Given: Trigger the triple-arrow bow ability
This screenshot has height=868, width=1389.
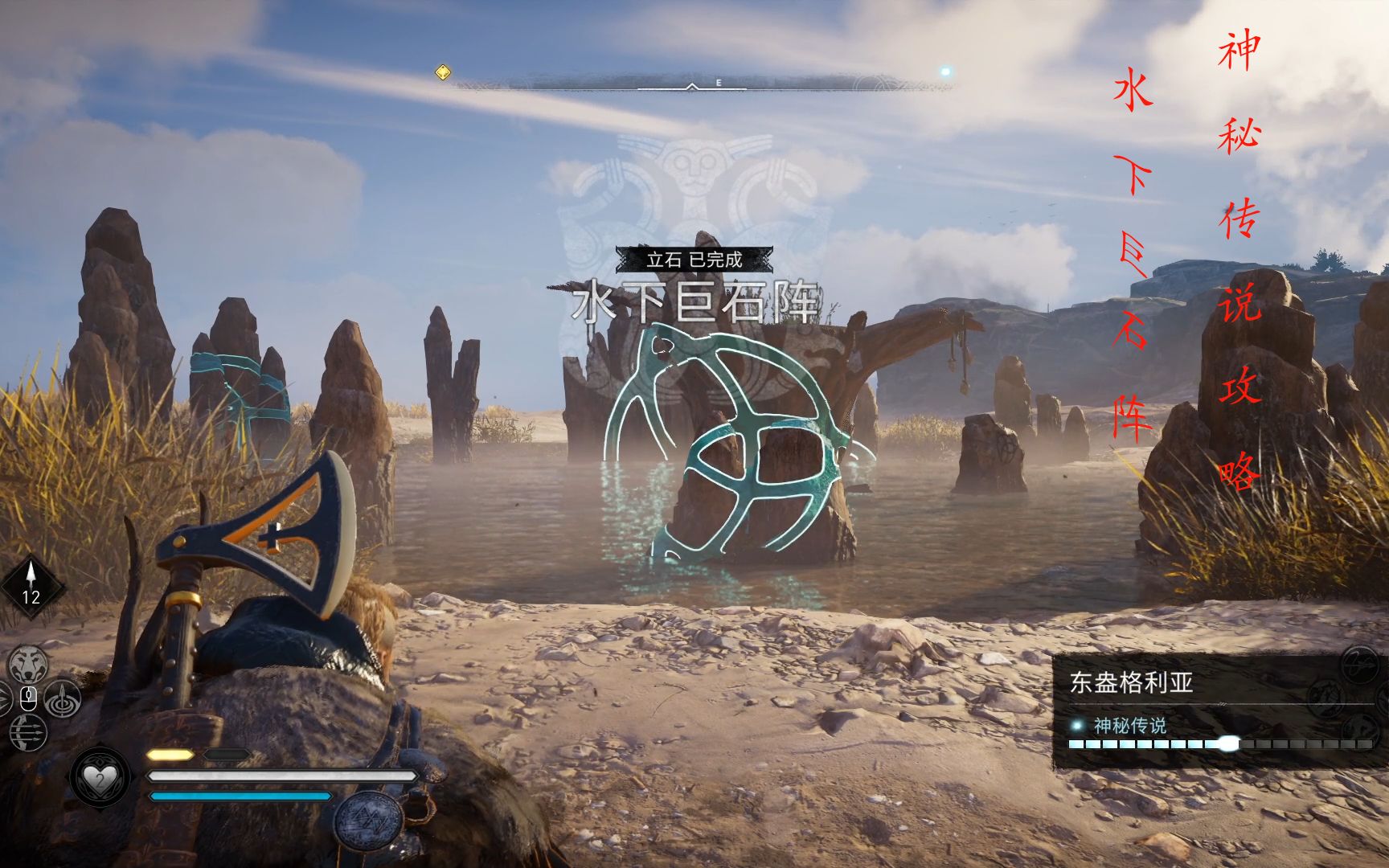Looking at the screenshot, I should (x=28, y=733).
